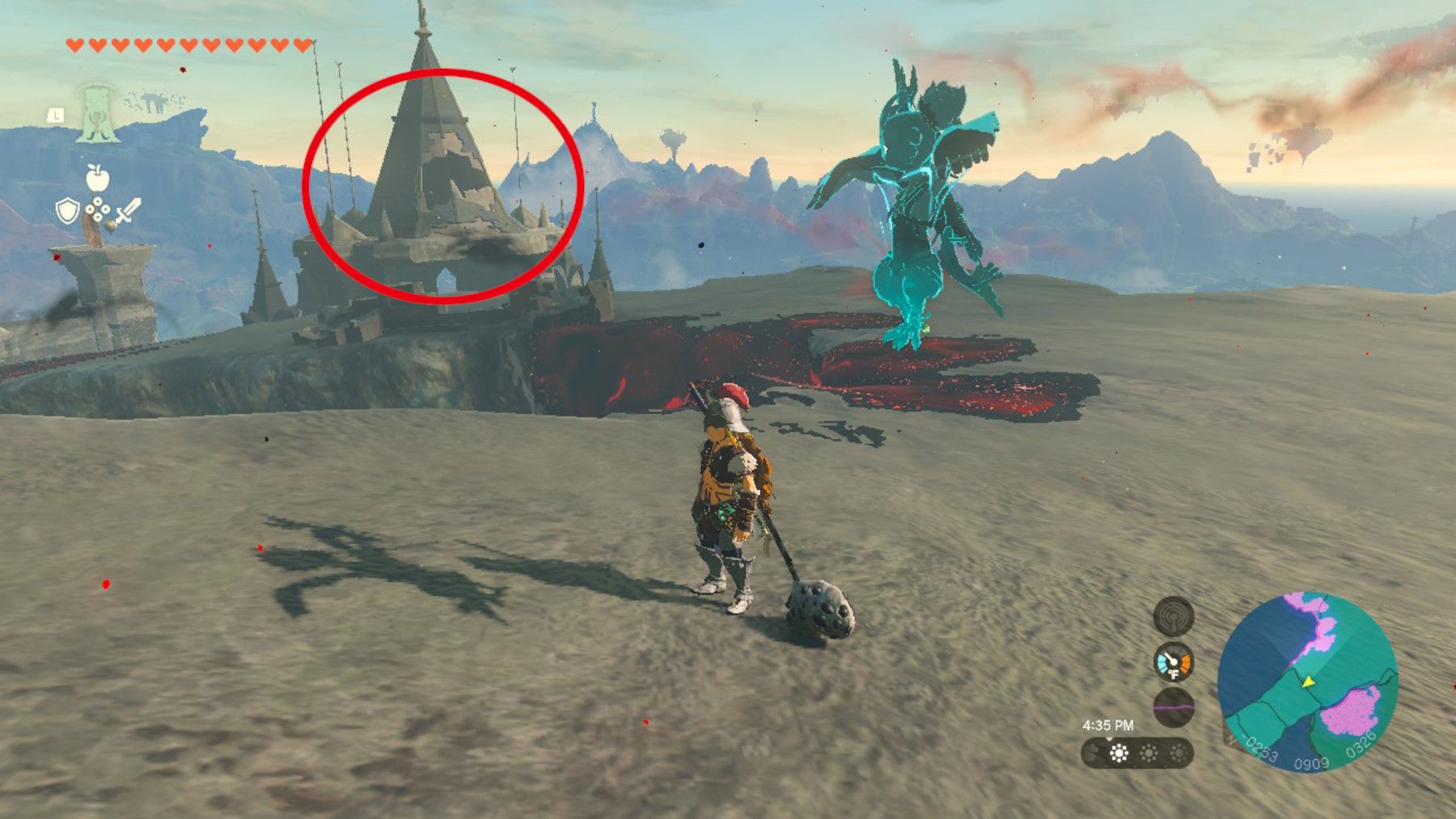Click the apple food consumption icon

pos(96,178)
